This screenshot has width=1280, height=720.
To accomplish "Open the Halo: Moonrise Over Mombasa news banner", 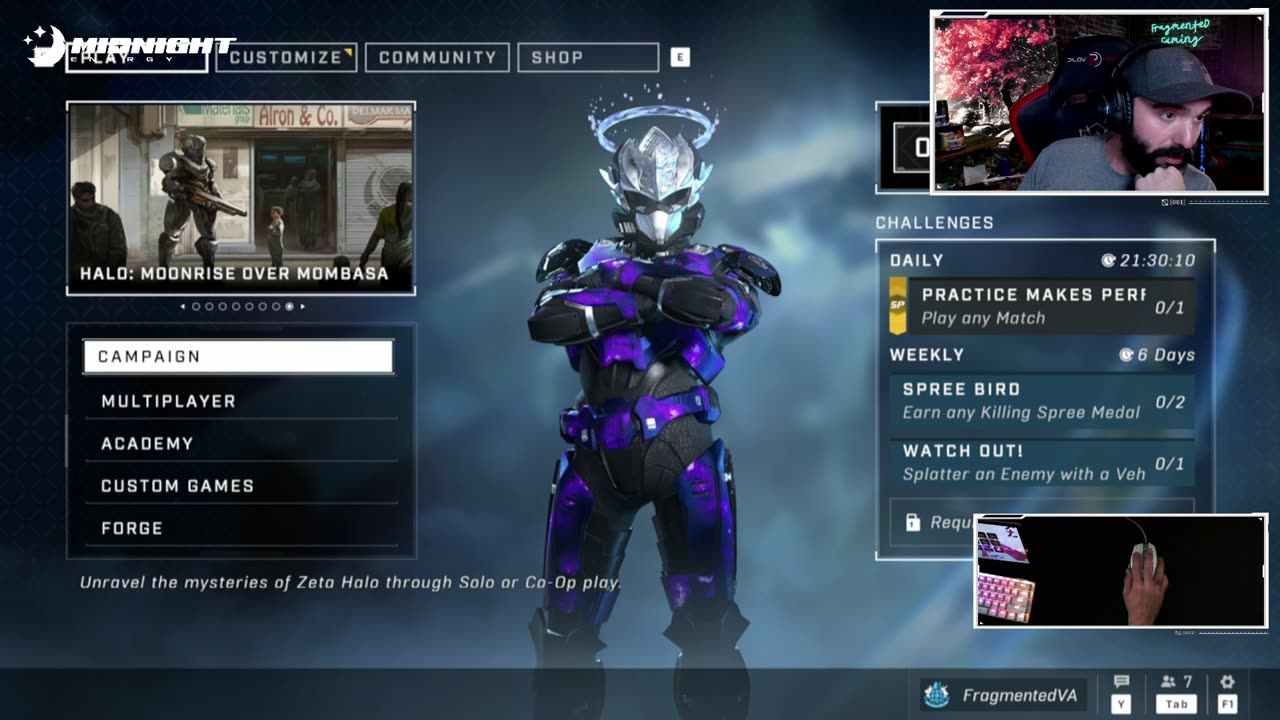I will (x=241, y=198).
